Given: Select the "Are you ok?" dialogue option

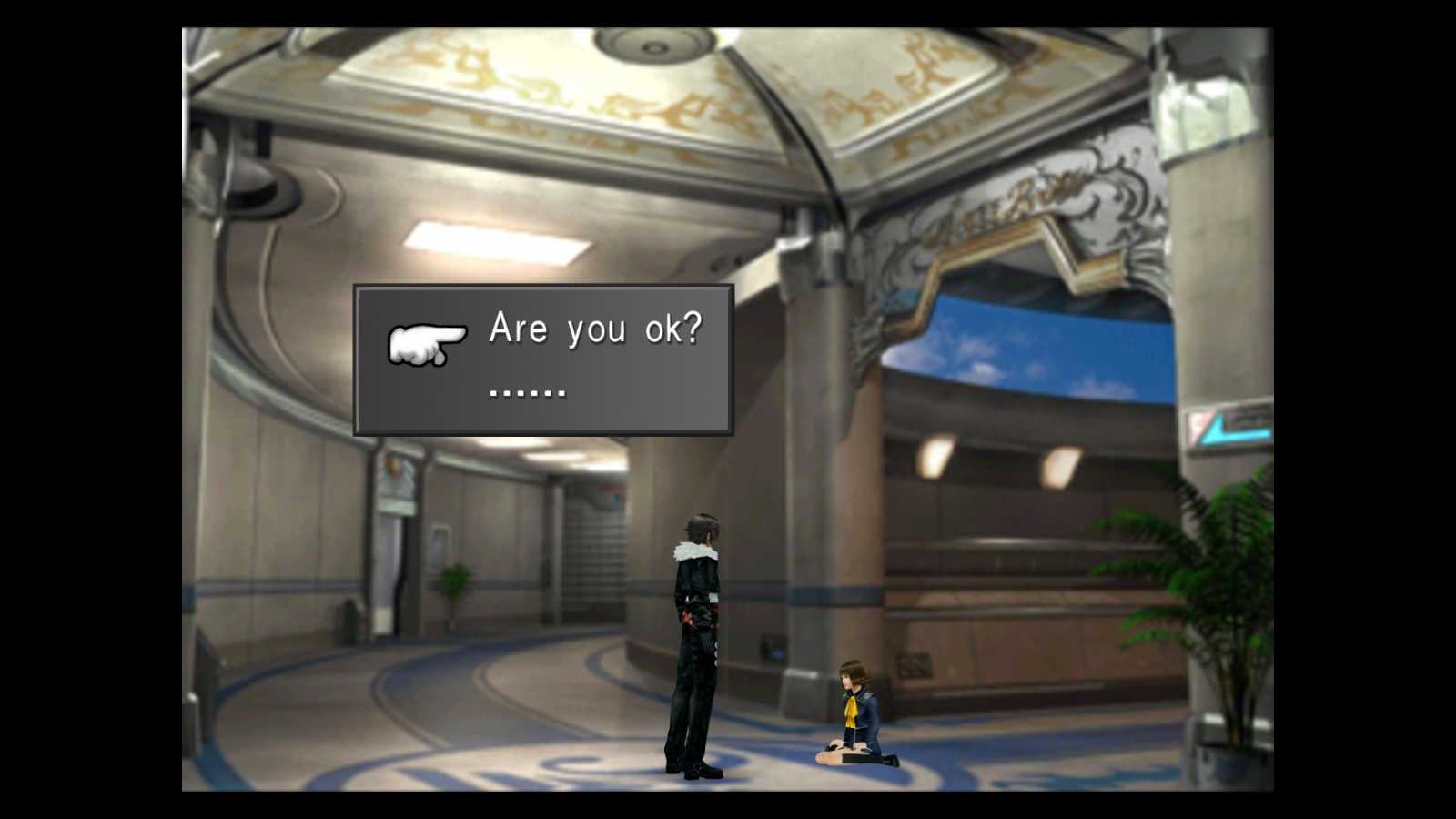Looking at the screenshot, I should [596, 330].
